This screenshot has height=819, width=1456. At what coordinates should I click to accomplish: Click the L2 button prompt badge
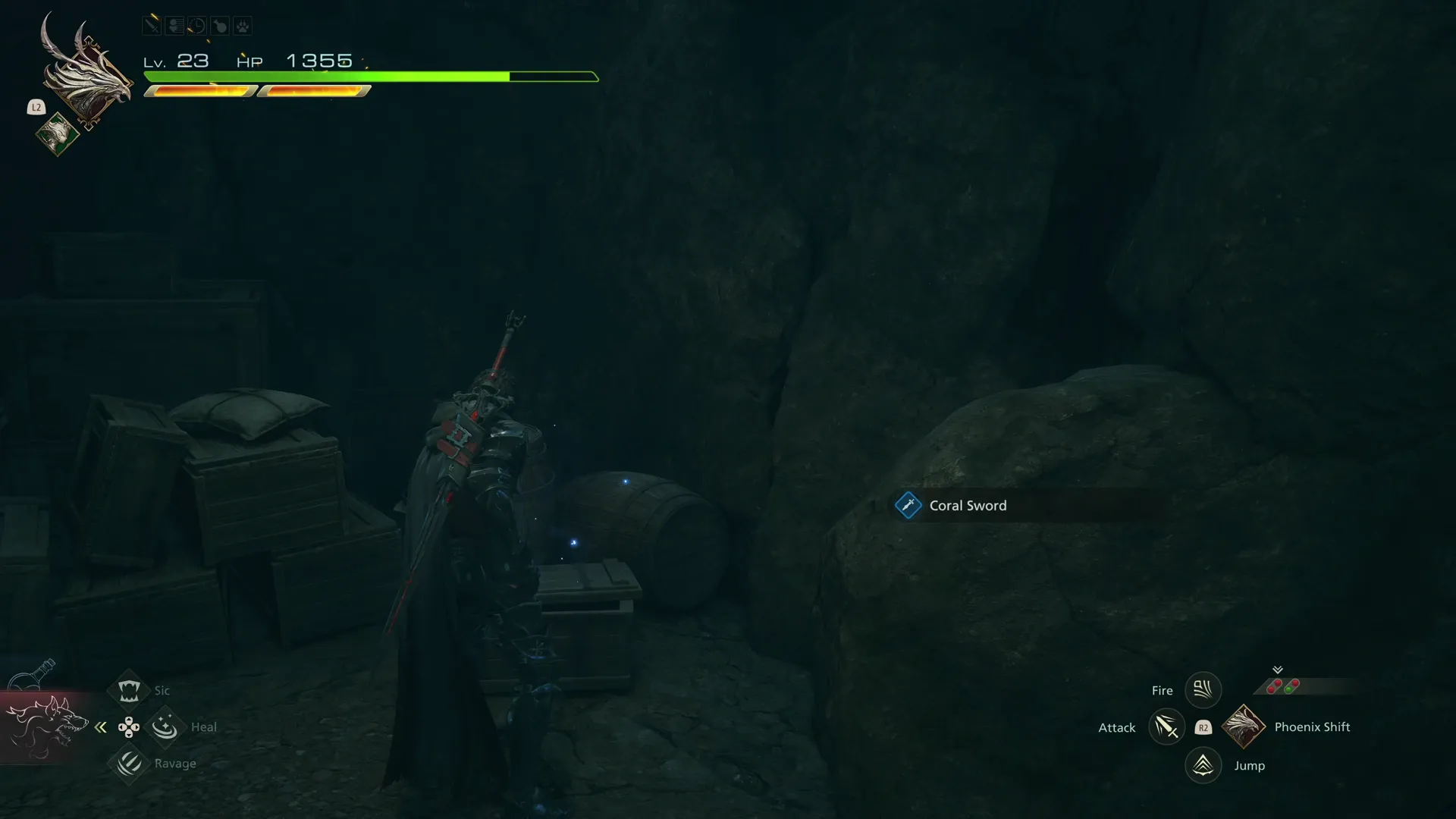[36, 108]
